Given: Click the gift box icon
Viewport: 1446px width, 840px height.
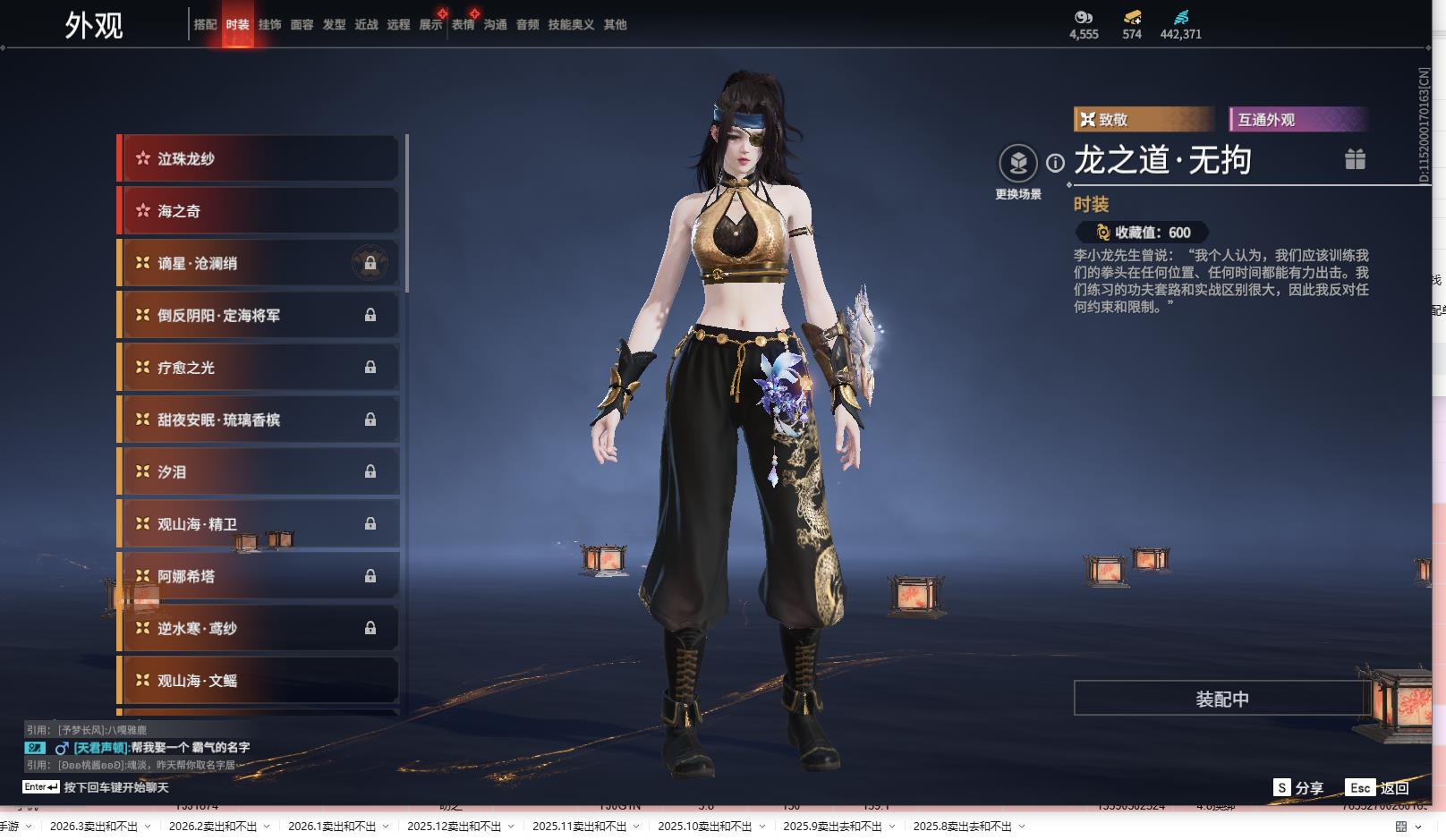Looking at the screenshot, I should (x=1355, y=159).
